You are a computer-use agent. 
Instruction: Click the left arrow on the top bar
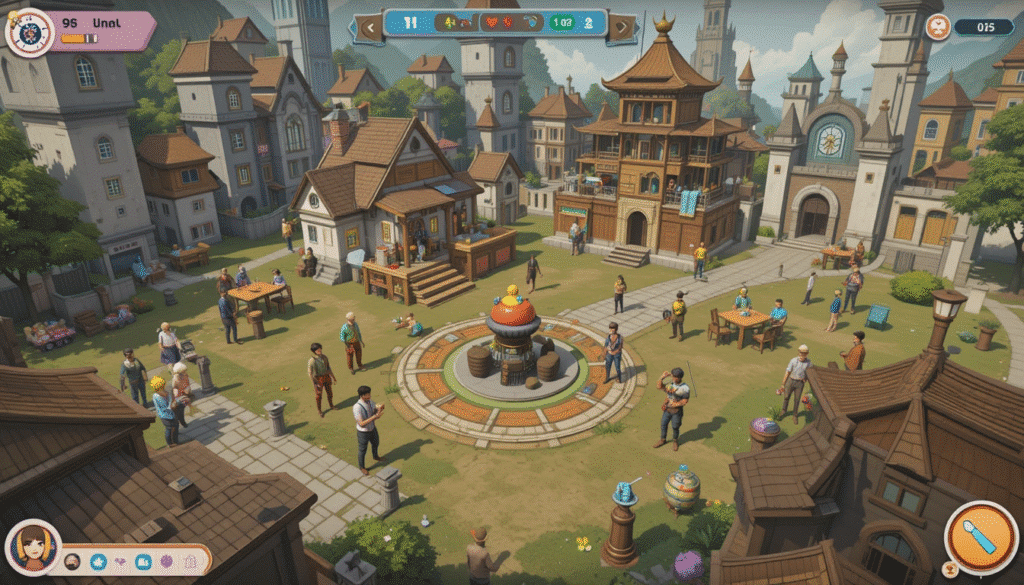pos(368,26)
